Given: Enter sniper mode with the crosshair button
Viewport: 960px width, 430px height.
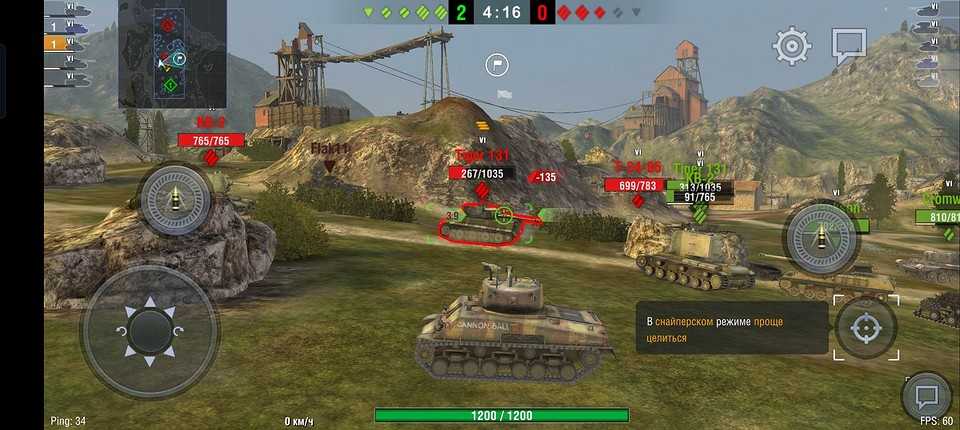Looking at the screenshot, I should tap(866, 327).
